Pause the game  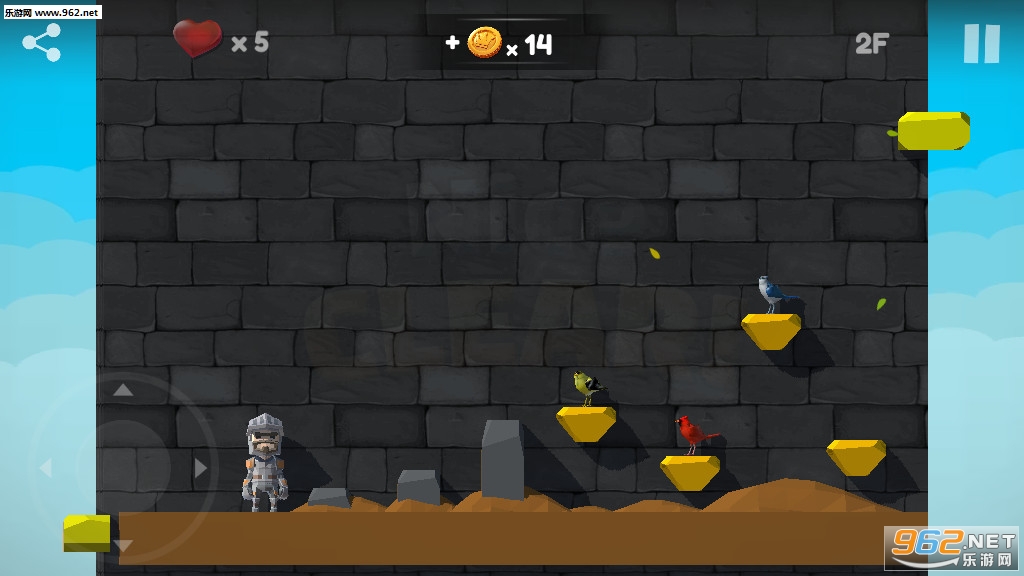pyautogui.click(x=981, y=44)
